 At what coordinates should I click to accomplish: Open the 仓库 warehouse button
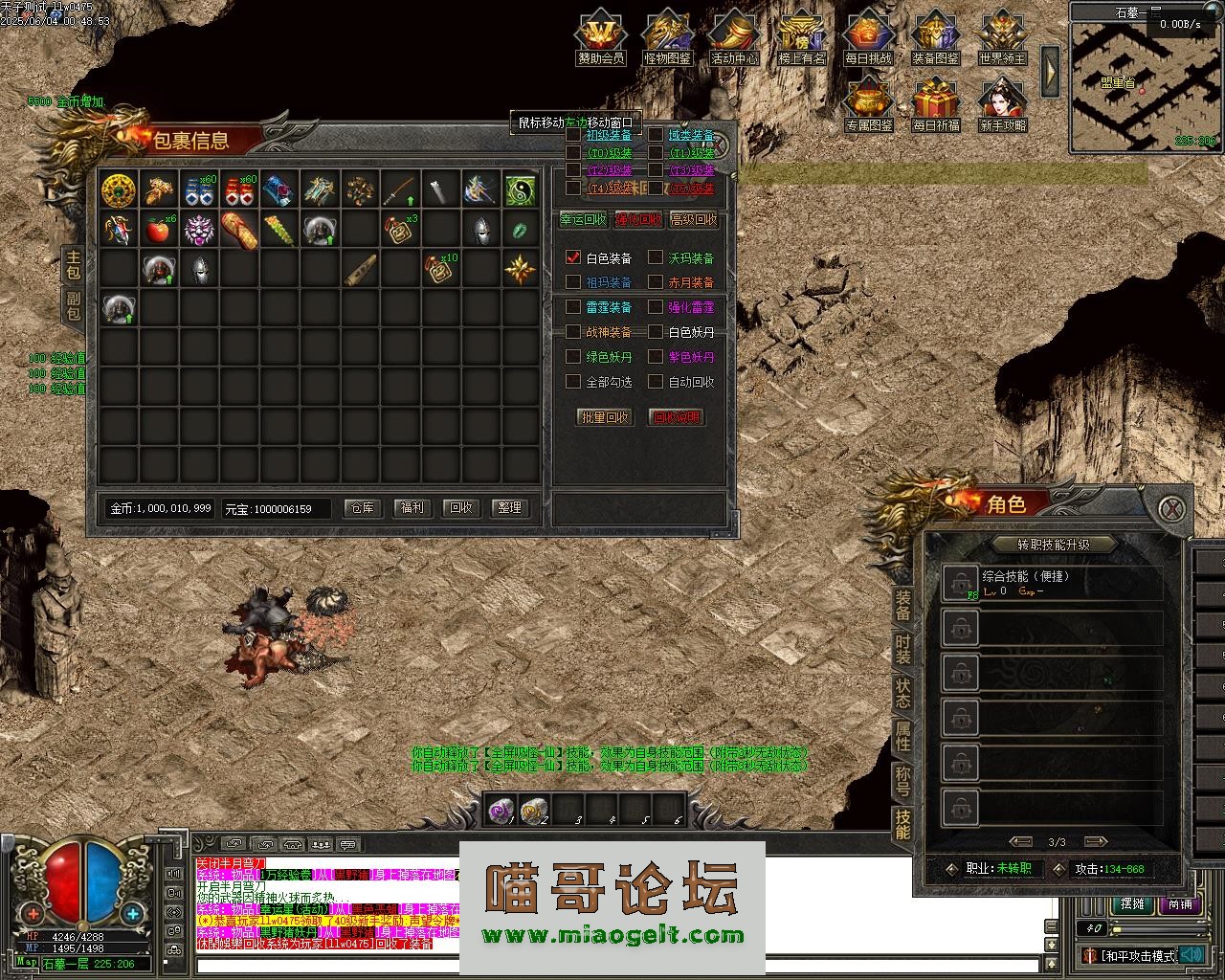tap(363, 507)
